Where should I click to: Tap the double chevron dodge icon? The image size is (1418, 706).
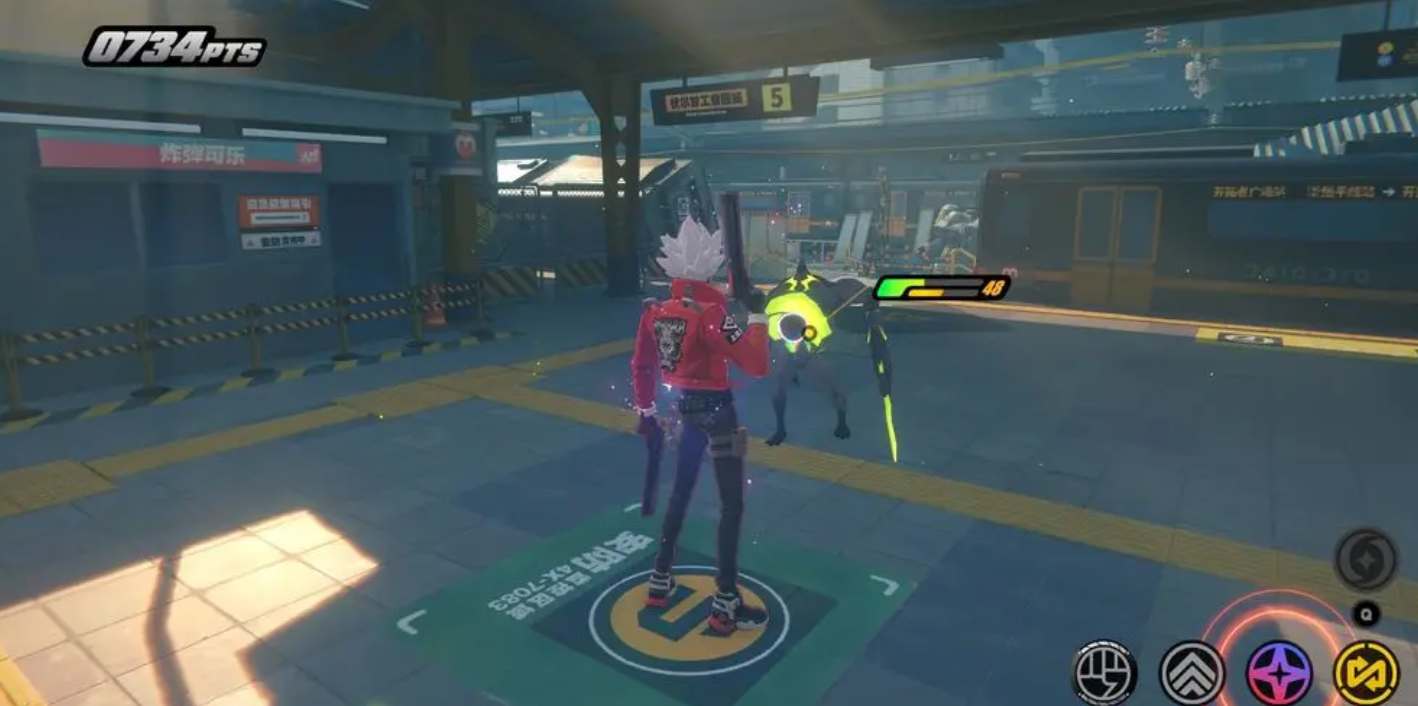coord(1192,672)
